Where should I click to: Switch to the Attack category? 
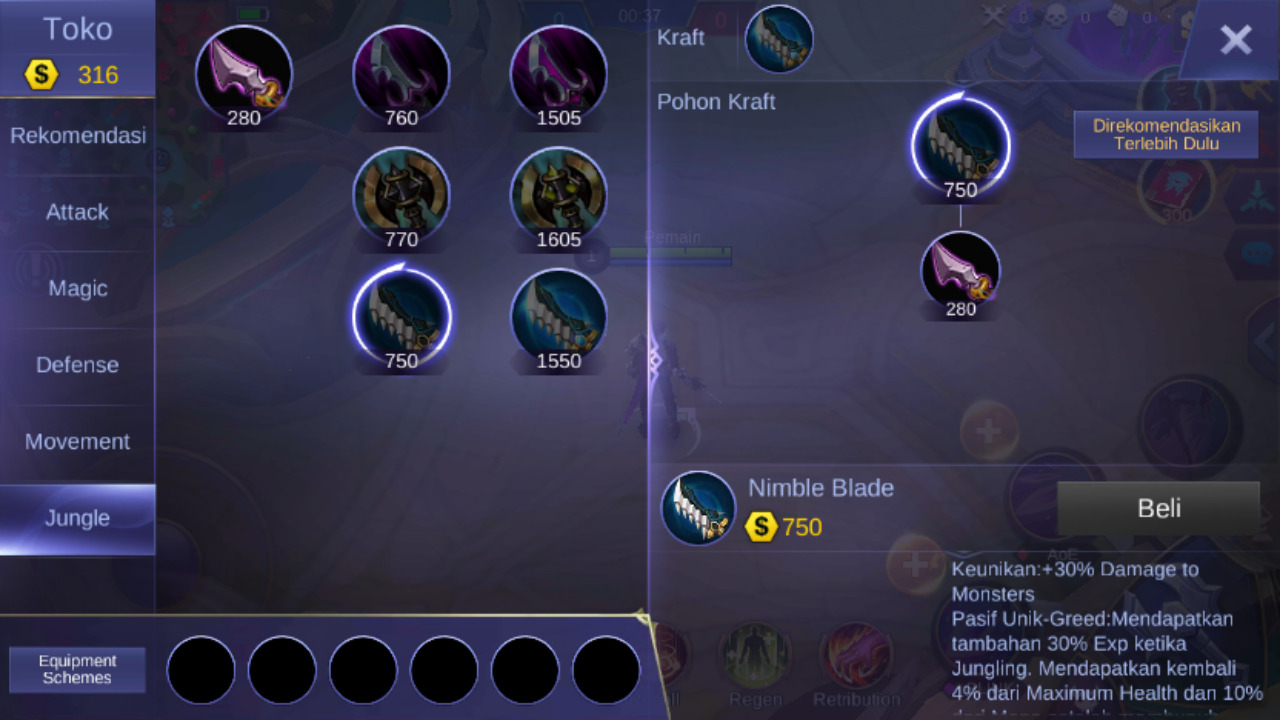click(77, 212)
